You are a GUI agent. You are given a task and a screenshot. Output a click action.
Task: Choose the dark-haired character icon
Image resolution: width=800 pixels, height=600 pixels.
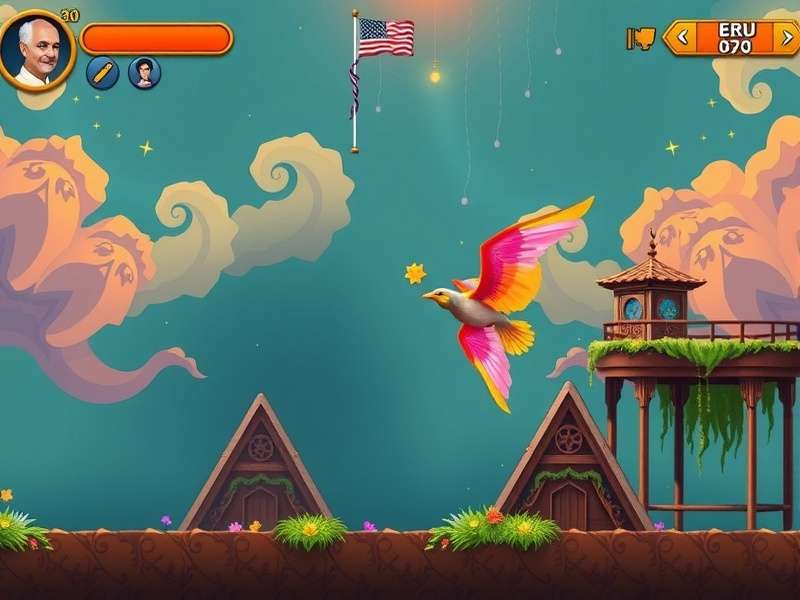(144, 72)
